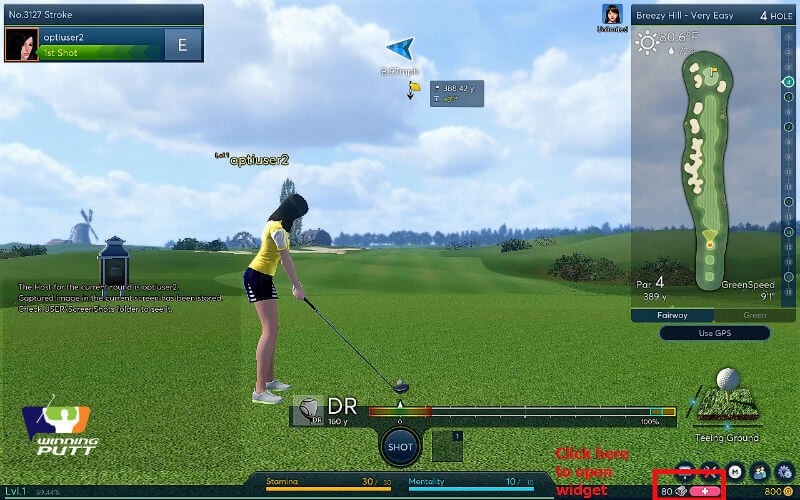Hit the round SHOT button
Screen dimensions: 800x500
tap(400, 446)
